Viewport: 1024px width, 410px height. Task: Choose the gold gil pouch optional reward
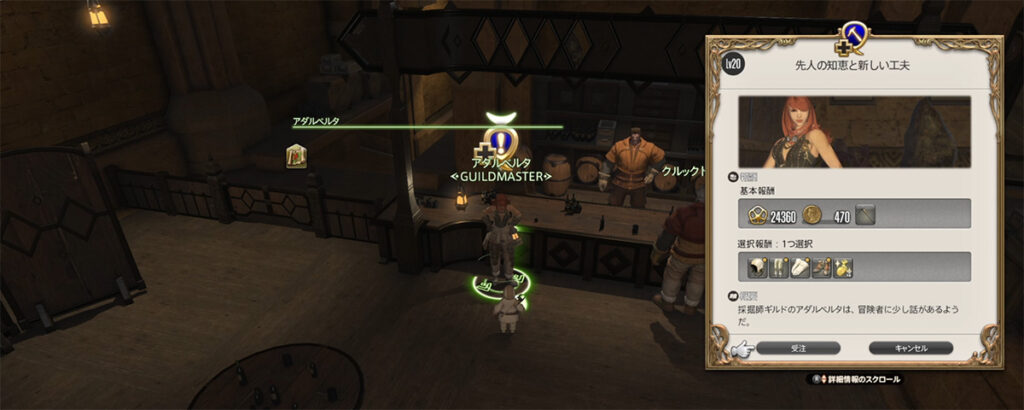point(843,266)
